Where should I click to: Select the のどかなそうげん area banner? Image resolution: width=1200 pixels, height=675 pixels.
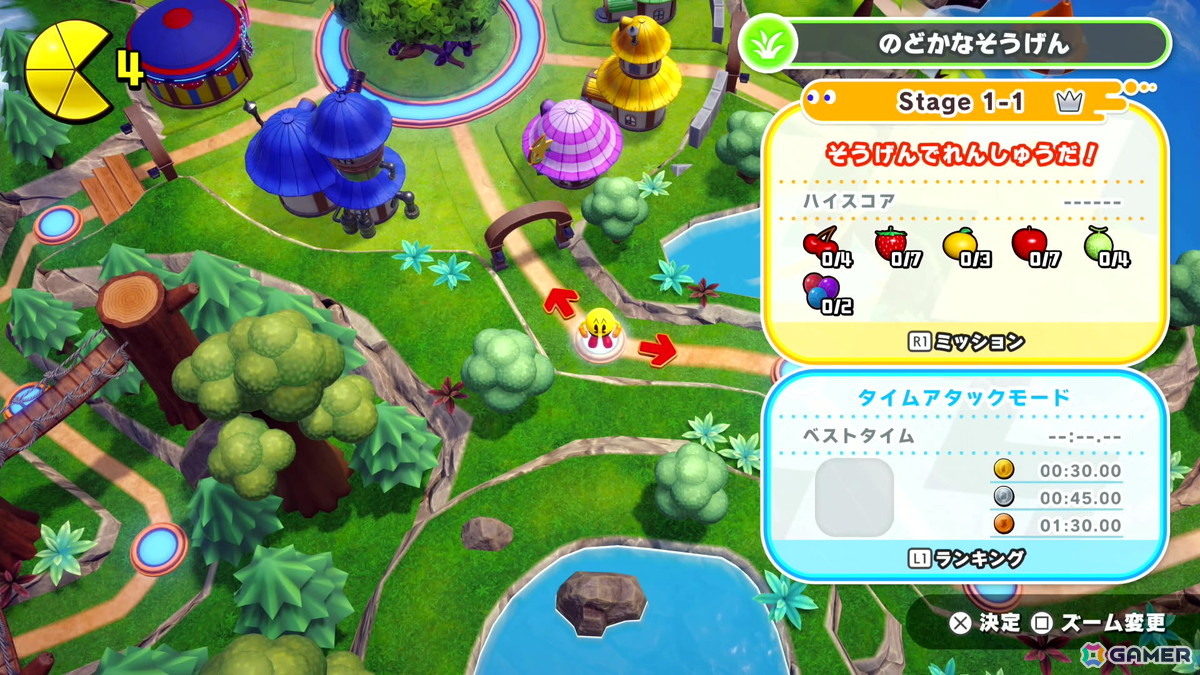coord(973,44)
